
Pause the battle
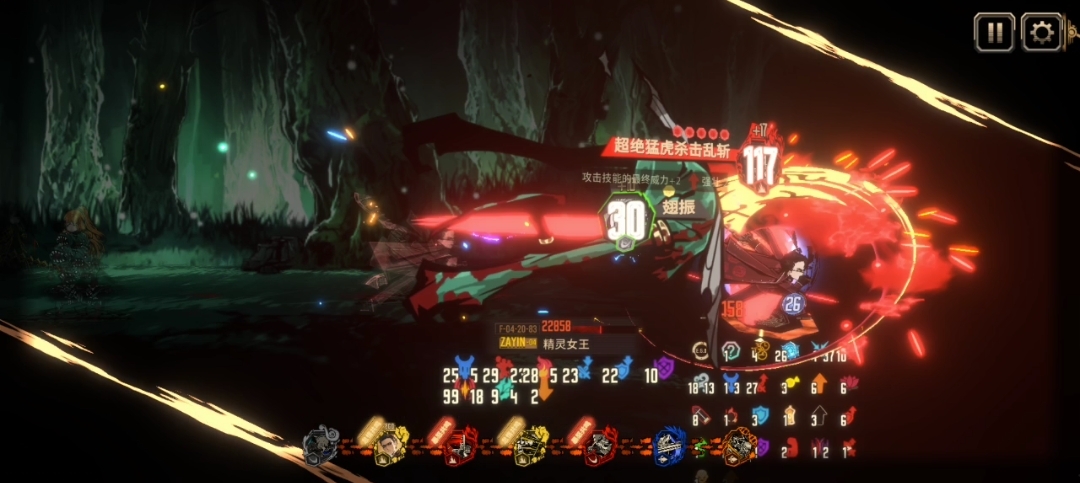pyautogui.click(x=994, y=32)
